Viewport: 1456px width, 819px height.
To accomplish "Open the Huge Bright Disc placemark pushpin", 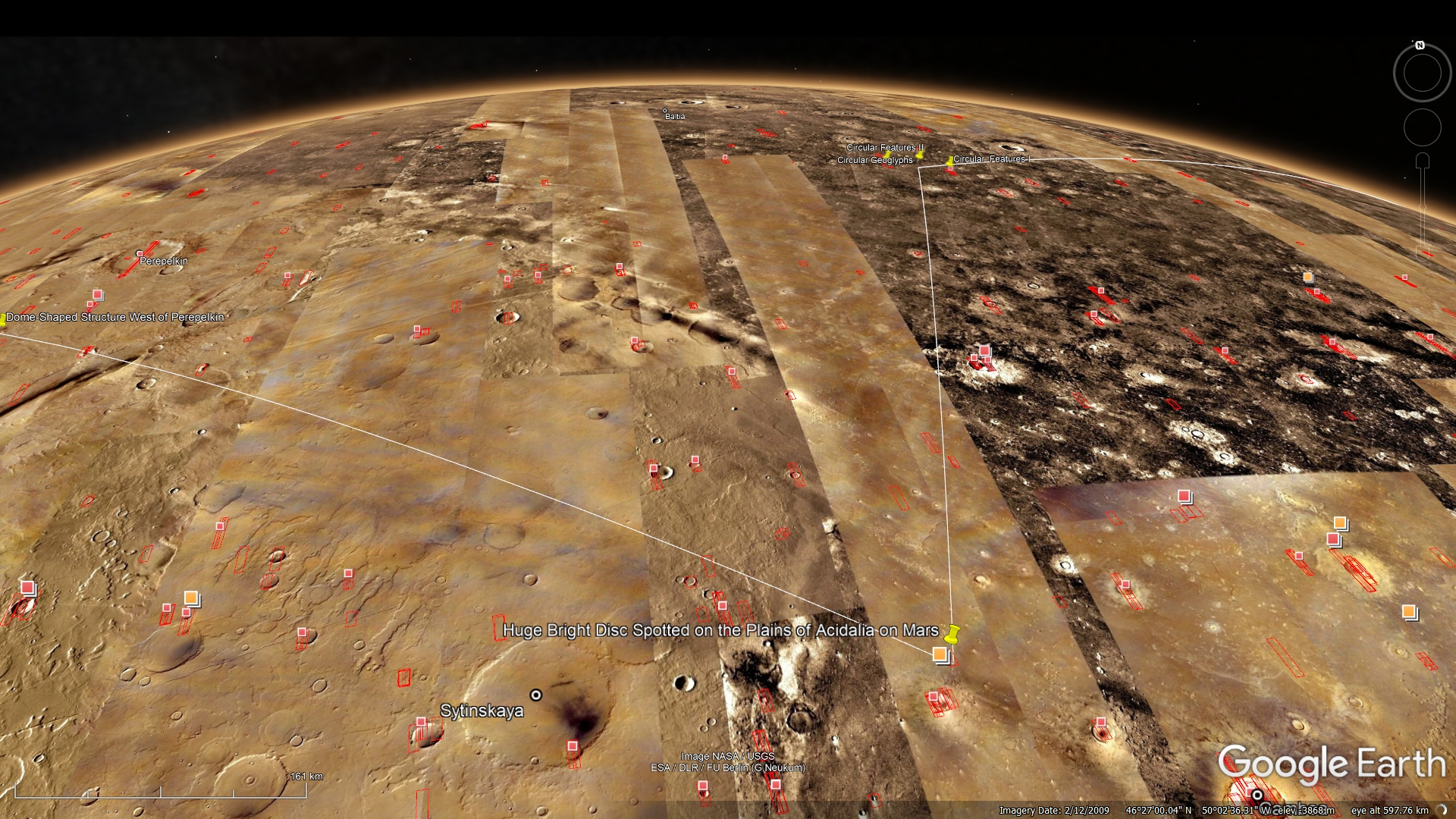I will coord(953,632).
